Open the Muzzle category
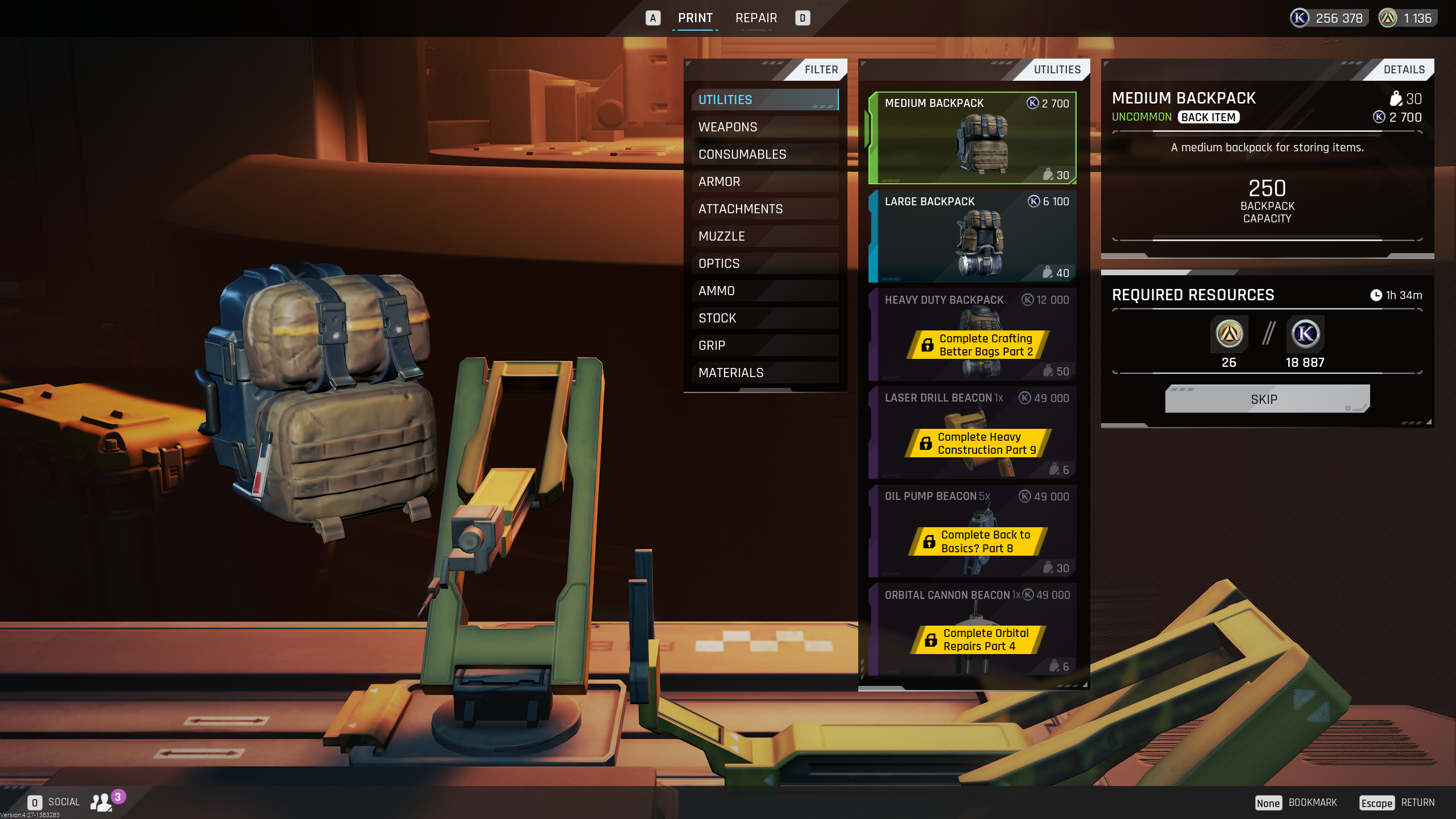 (764, 236)
